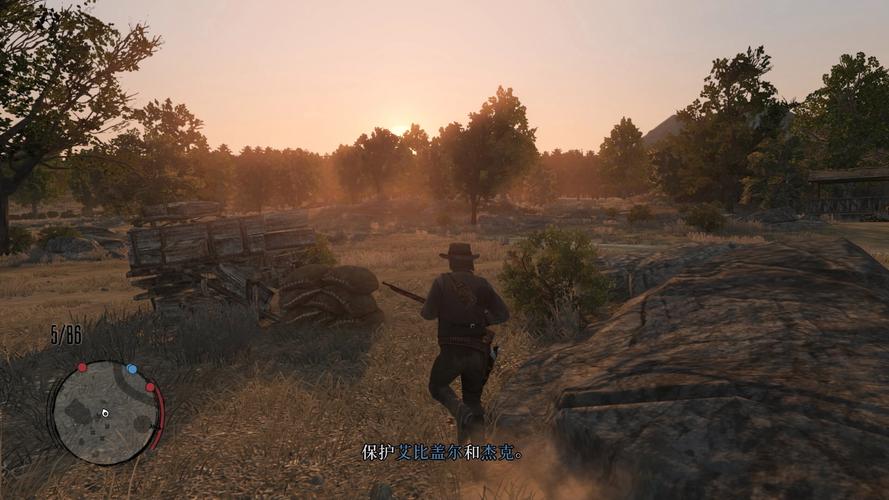Viewport: 889px width, 500px height.
Task: Select the blue marker on the minimap
Action: (132, 369)
